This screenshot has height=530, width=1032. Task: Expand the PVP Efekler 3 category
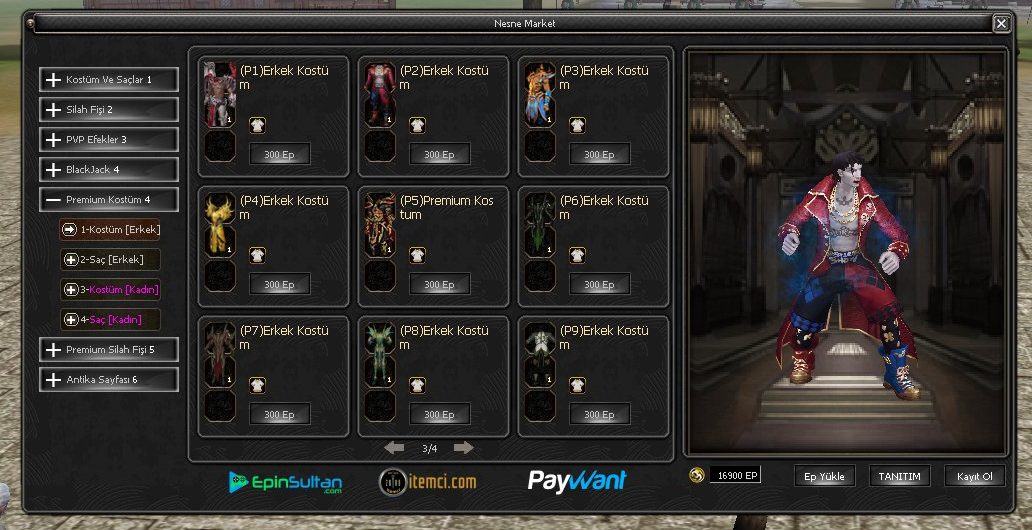click(109, 140)
